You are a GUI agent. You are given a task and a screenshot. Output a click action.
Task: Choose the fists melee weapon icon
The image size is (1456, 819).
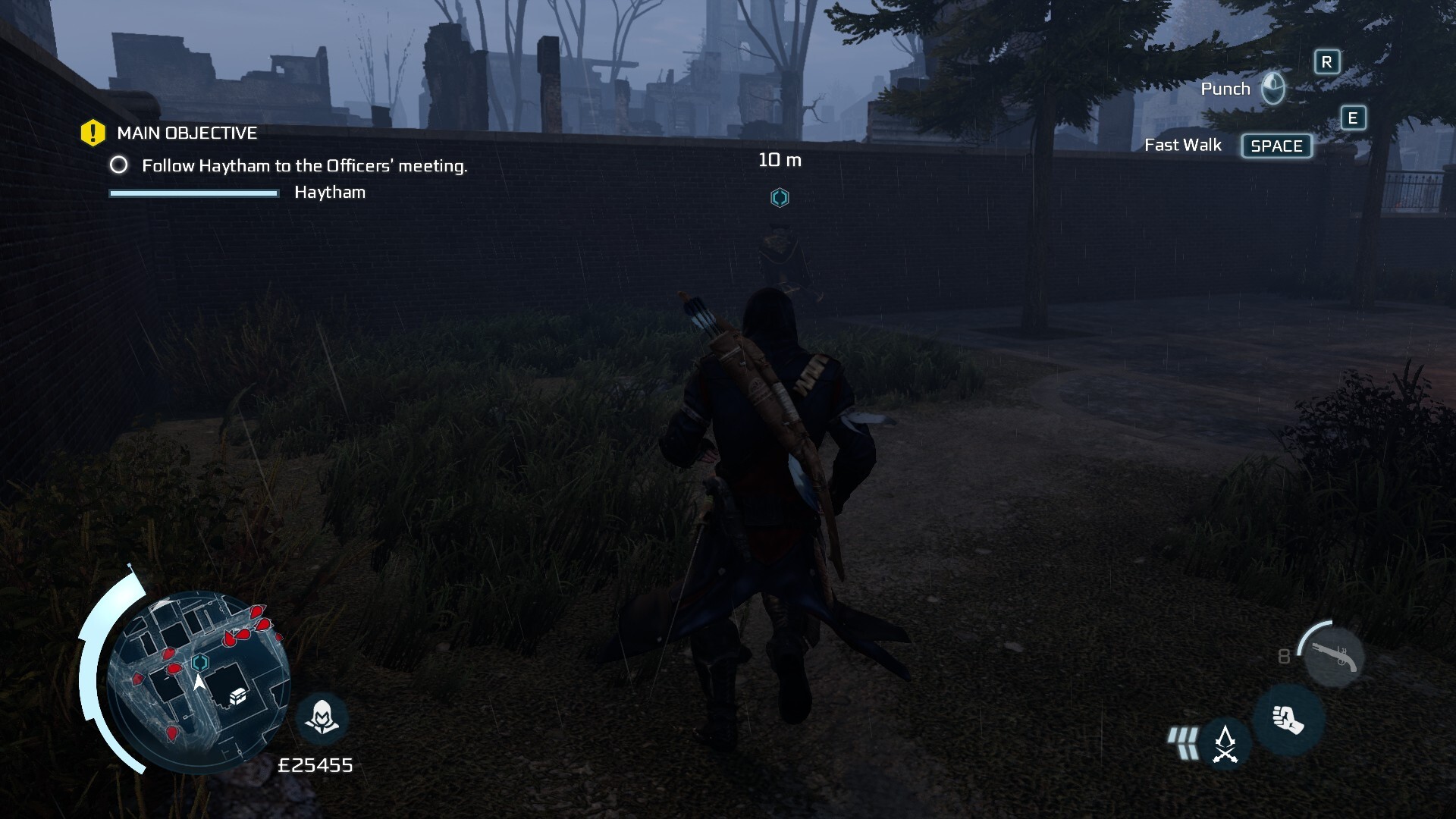point(1288,720)
